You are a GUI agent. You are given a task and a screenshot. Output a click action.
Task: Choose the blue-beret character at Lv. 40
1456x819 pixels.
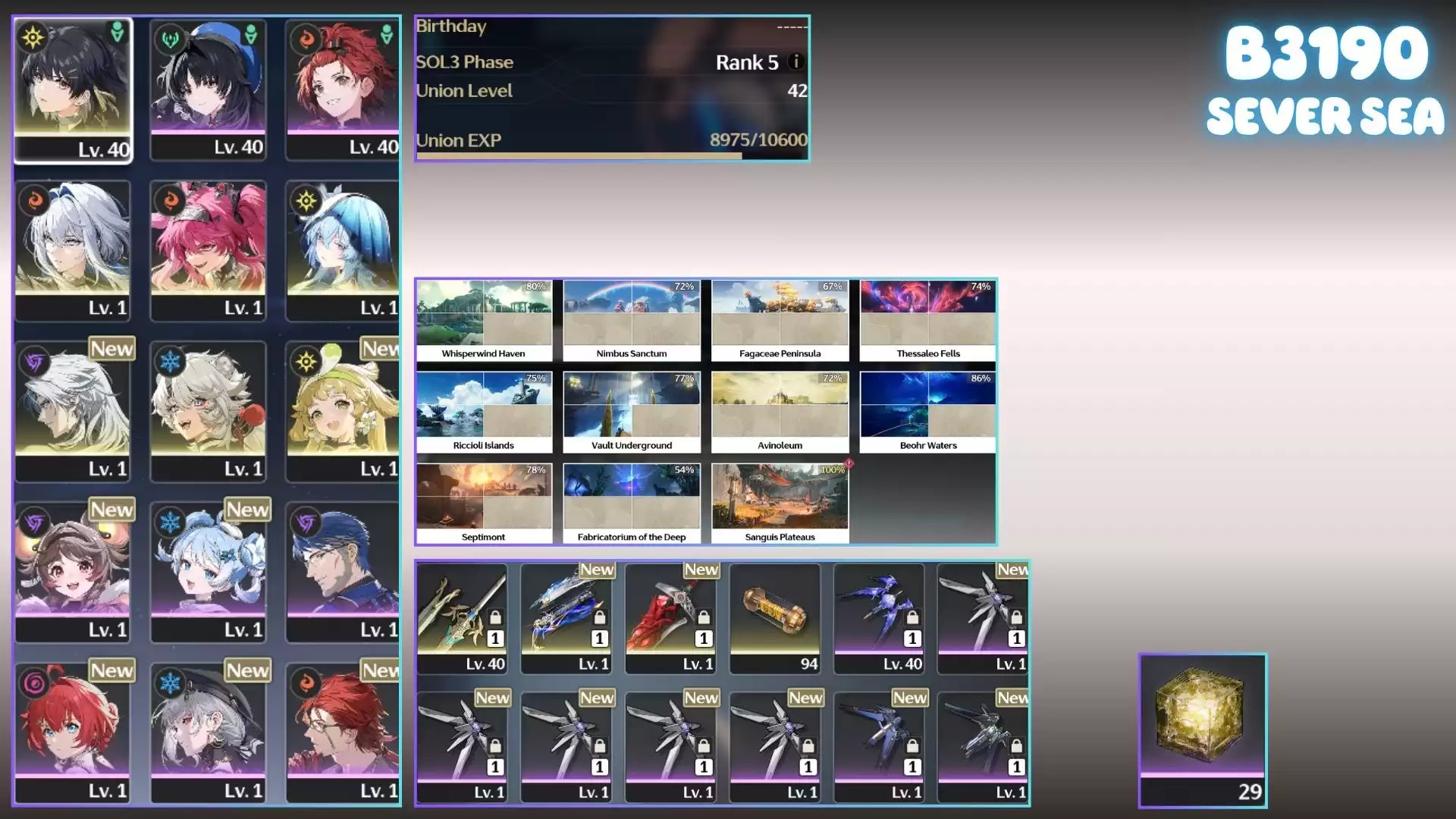pyautogui.click(x=208, y=89)
